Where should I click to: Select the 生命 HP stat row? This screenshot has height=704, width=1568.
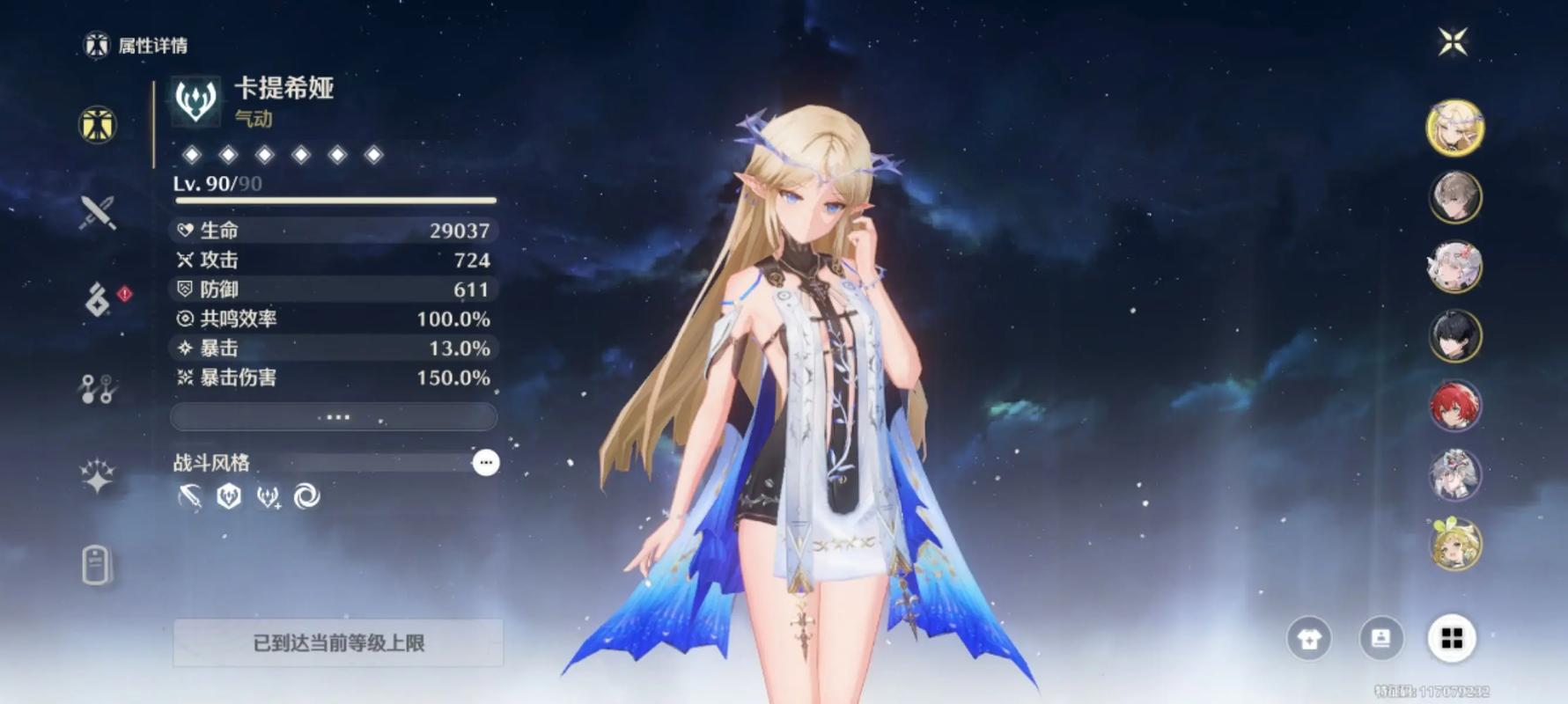coord(335,231)
